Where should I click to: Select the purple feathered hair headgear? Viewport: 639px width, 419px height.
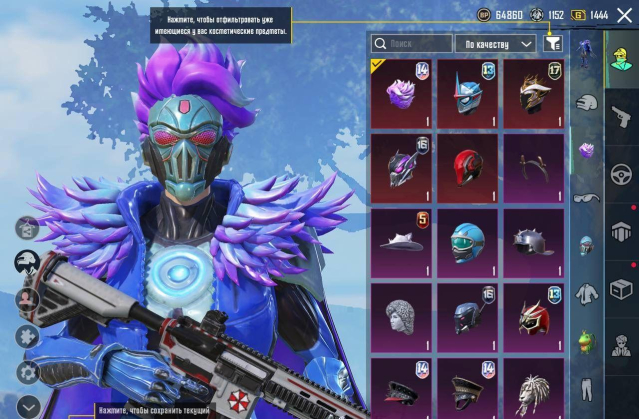401,93
